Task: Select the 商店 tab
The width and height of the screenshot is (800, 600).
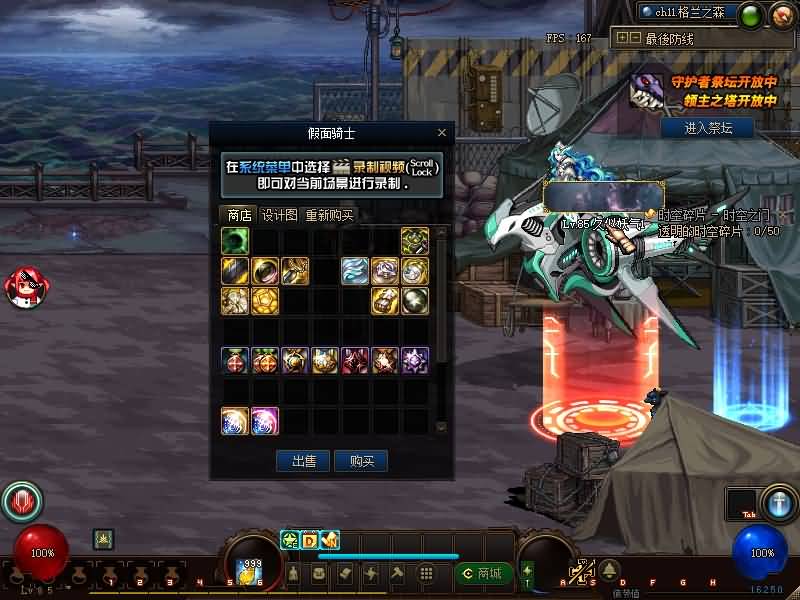Action: (239, 215)
